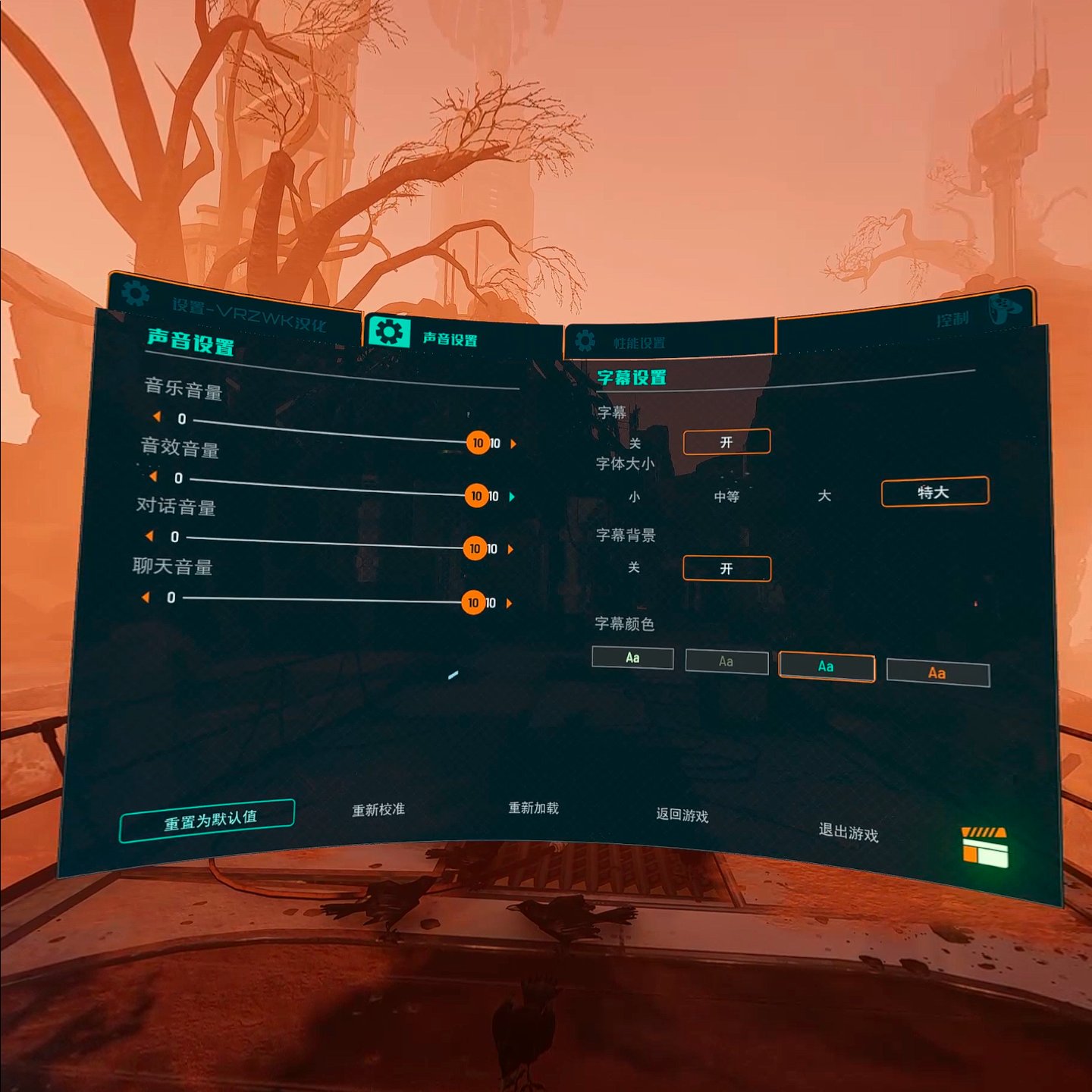This screenshot has width=1092, height=1092.
Task: Select 重新加载 to reload
Action: pos(533,808)
